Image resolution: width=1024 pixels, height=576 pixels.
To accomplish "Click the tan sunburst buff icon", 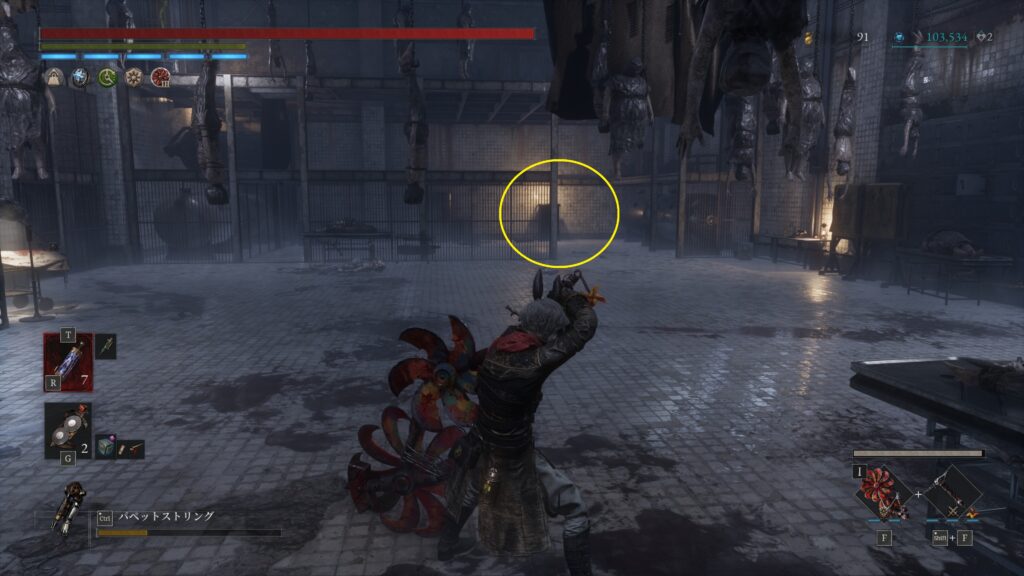I will coord(133,77).
